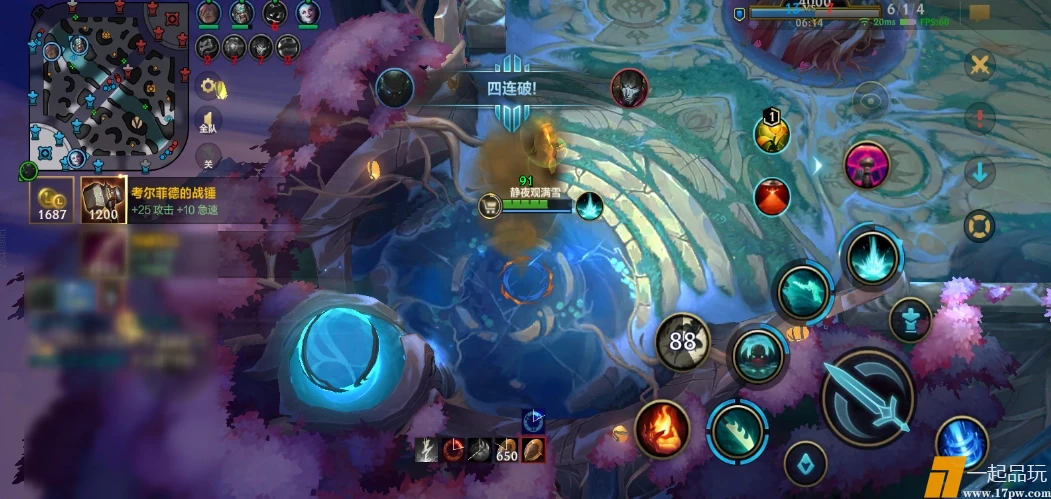This screenshot has height=499, width=1051.
Task: Buy the recommended 1200-gold warhammer item
Action: click(x=101, y=200)
